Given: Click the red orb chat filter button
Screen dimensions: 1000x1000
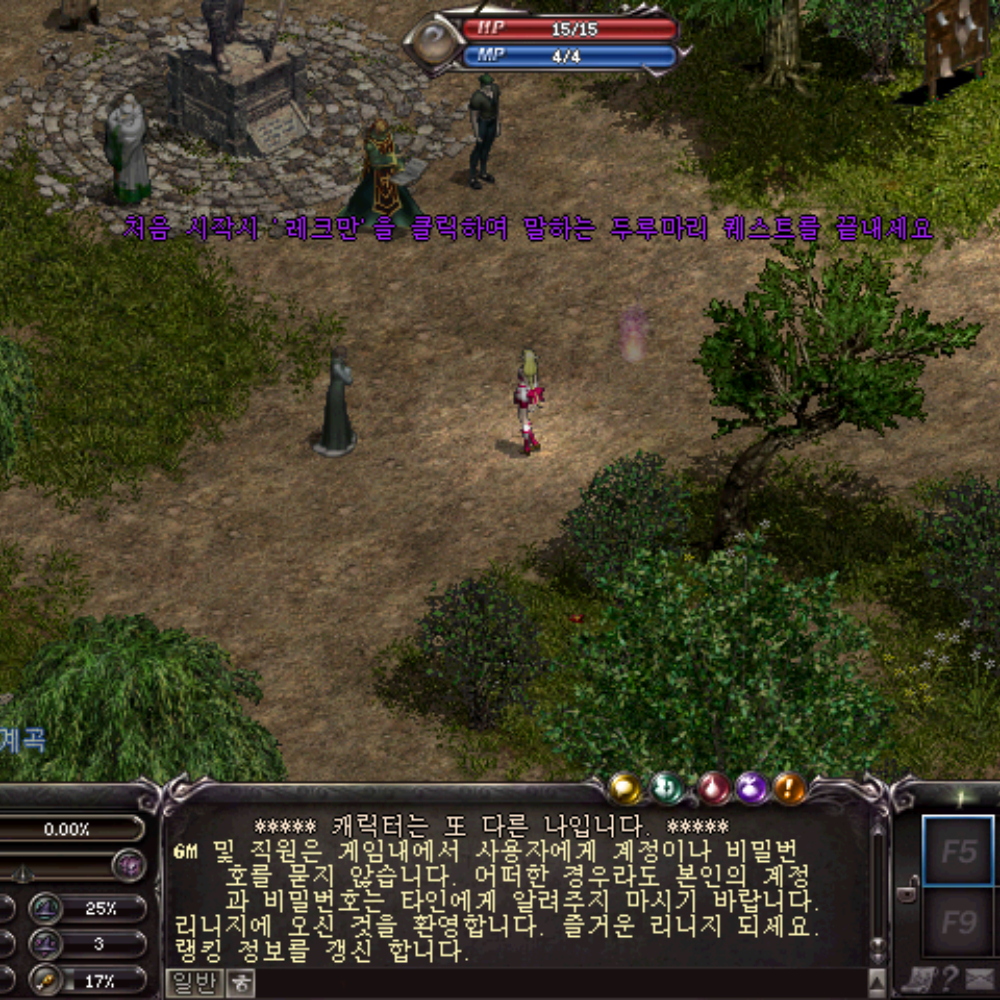Looking at the screenshot, I should tap(714, 789).
